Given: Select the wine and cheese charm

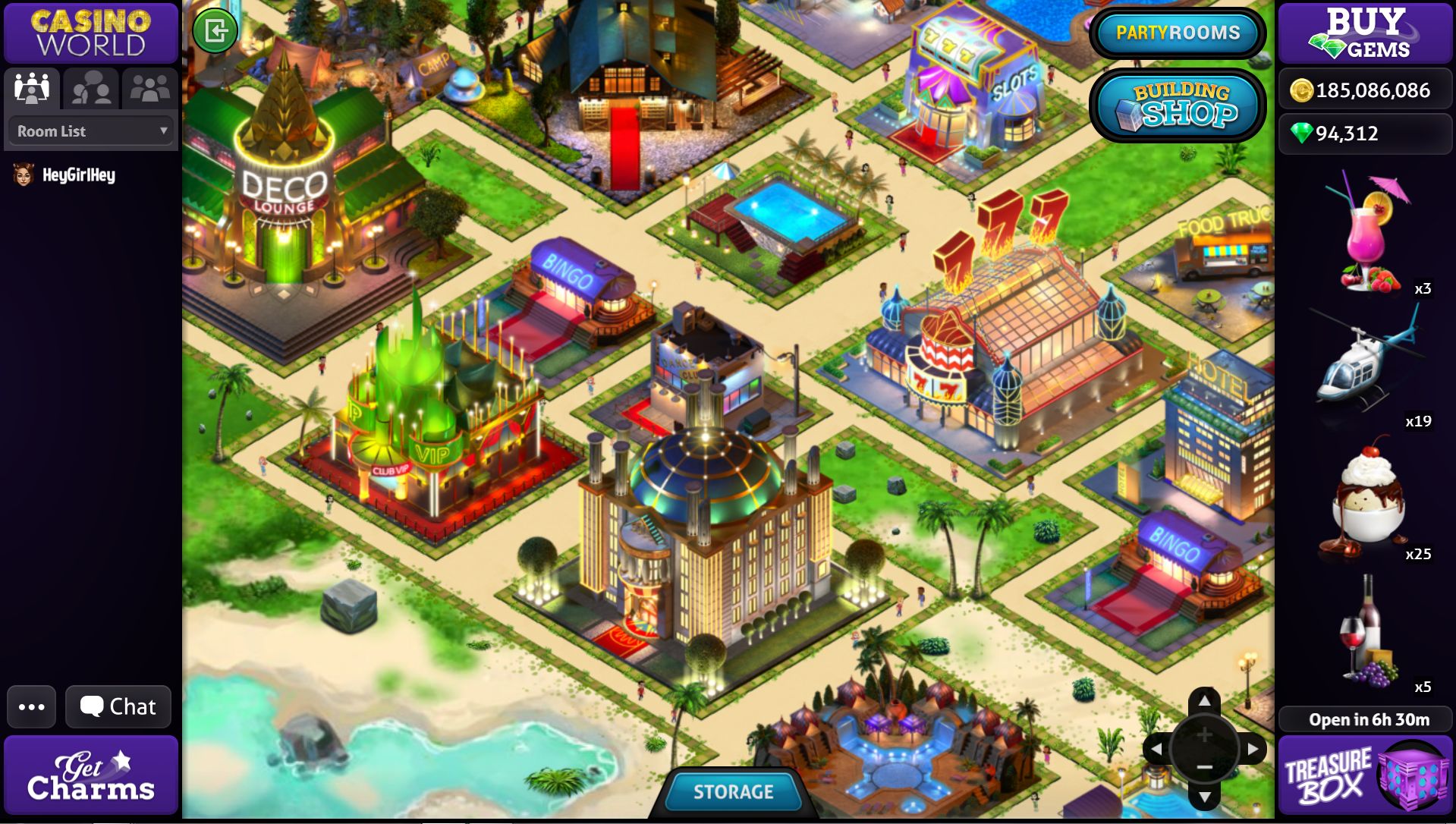Looking at the screenshot, I should [x=1366, y=630].
